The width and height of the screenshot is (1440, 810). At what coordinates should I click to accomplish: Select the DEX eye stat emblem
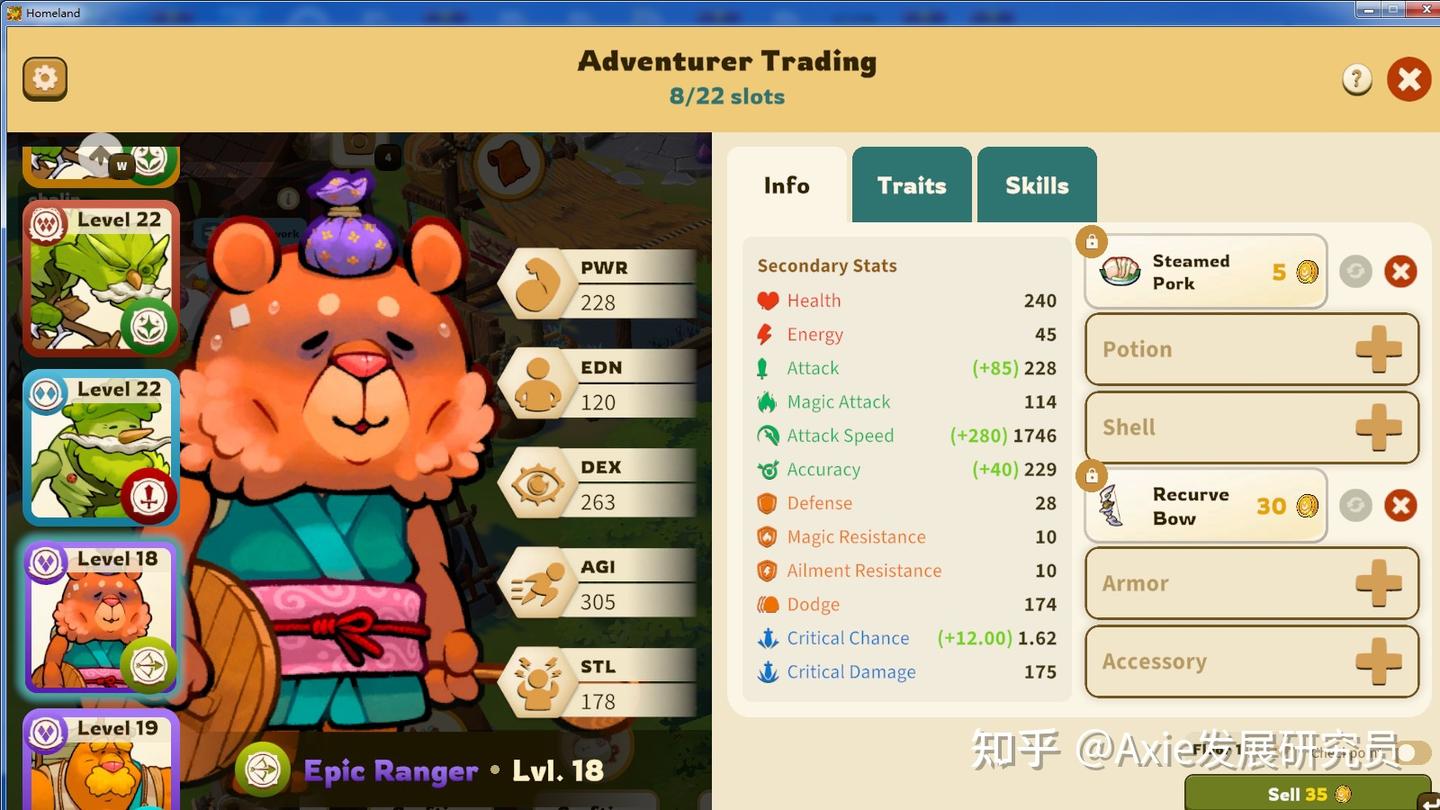pos(537,483)
